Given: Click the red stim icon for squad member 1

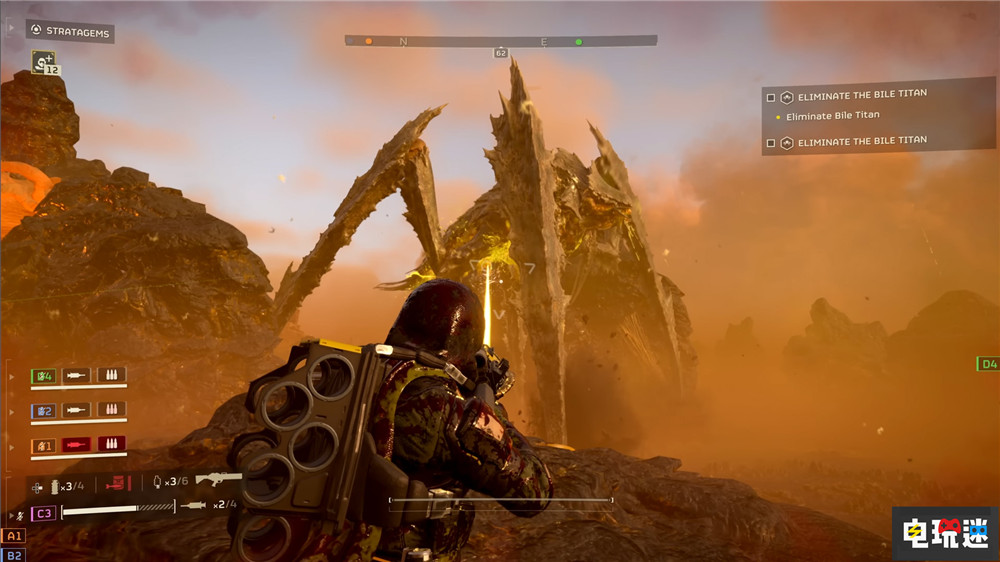Looking at the screenshot, I should click(x=76, y=444).
